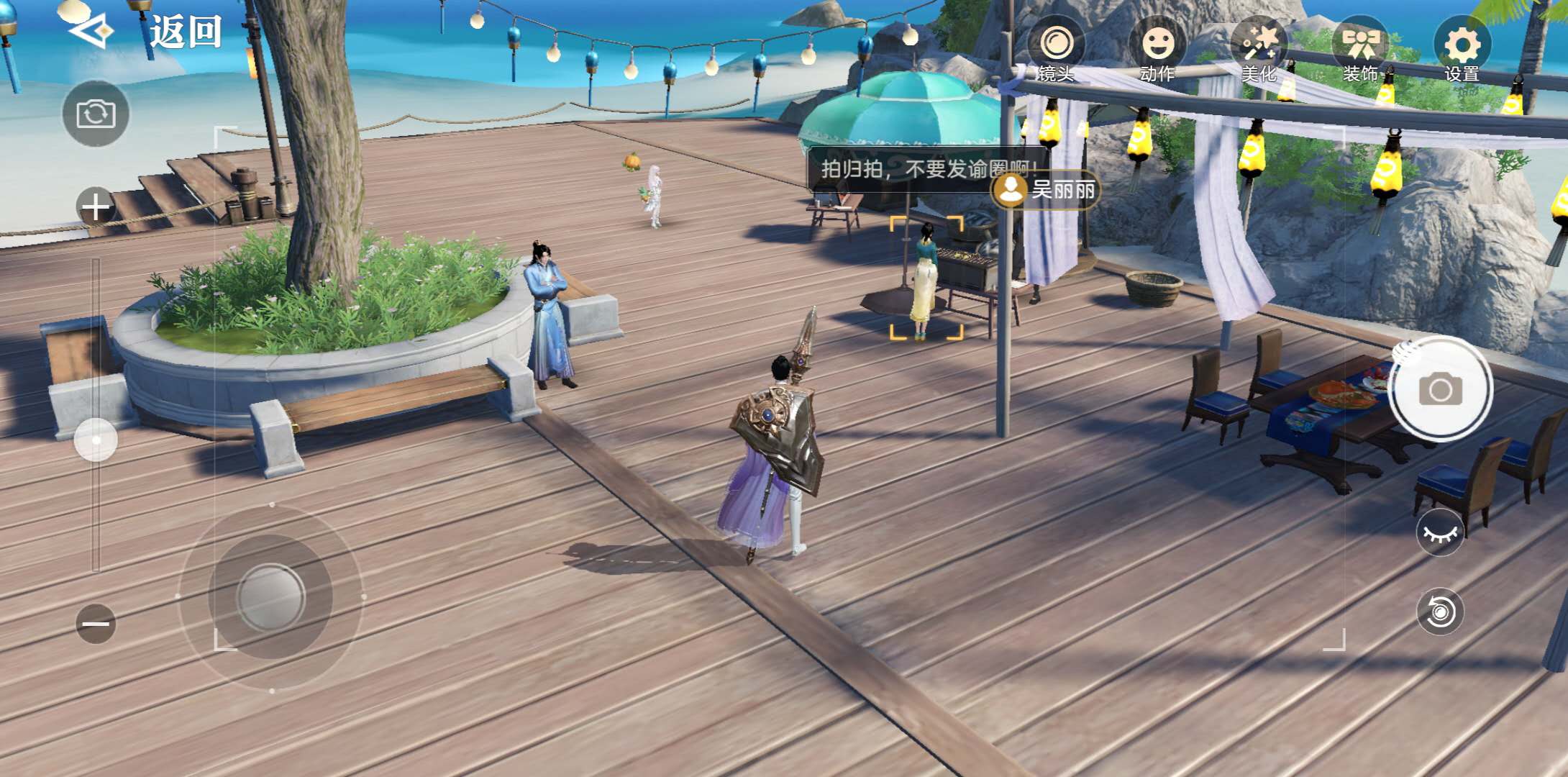Click the zoom slider handle
This screenshot has height=777, width=1568.
[96, 439]
